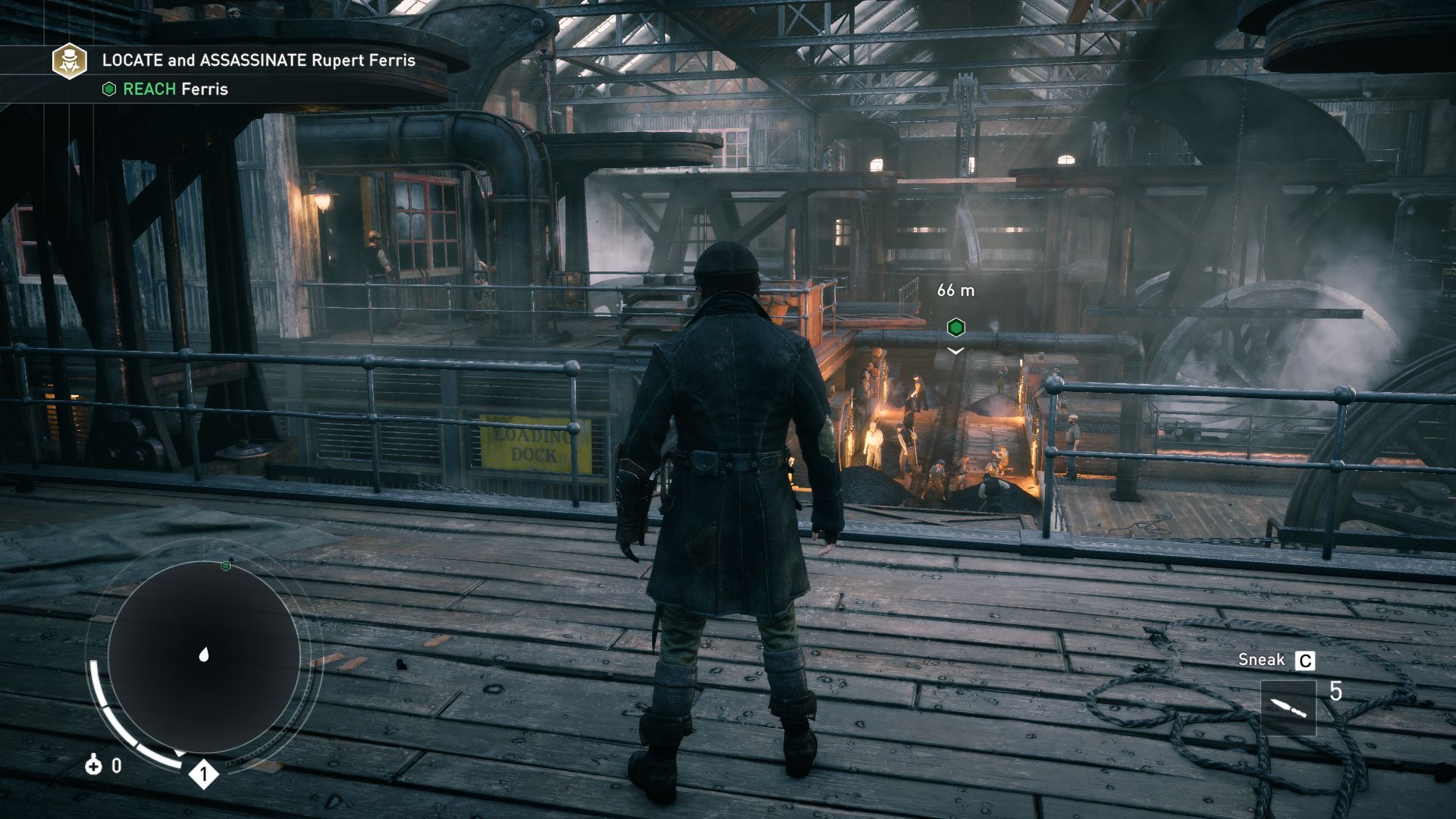Click the white droplet player marker on the minimap
This screenshot has height=819, width=1456.
click(x=203, y=652)
